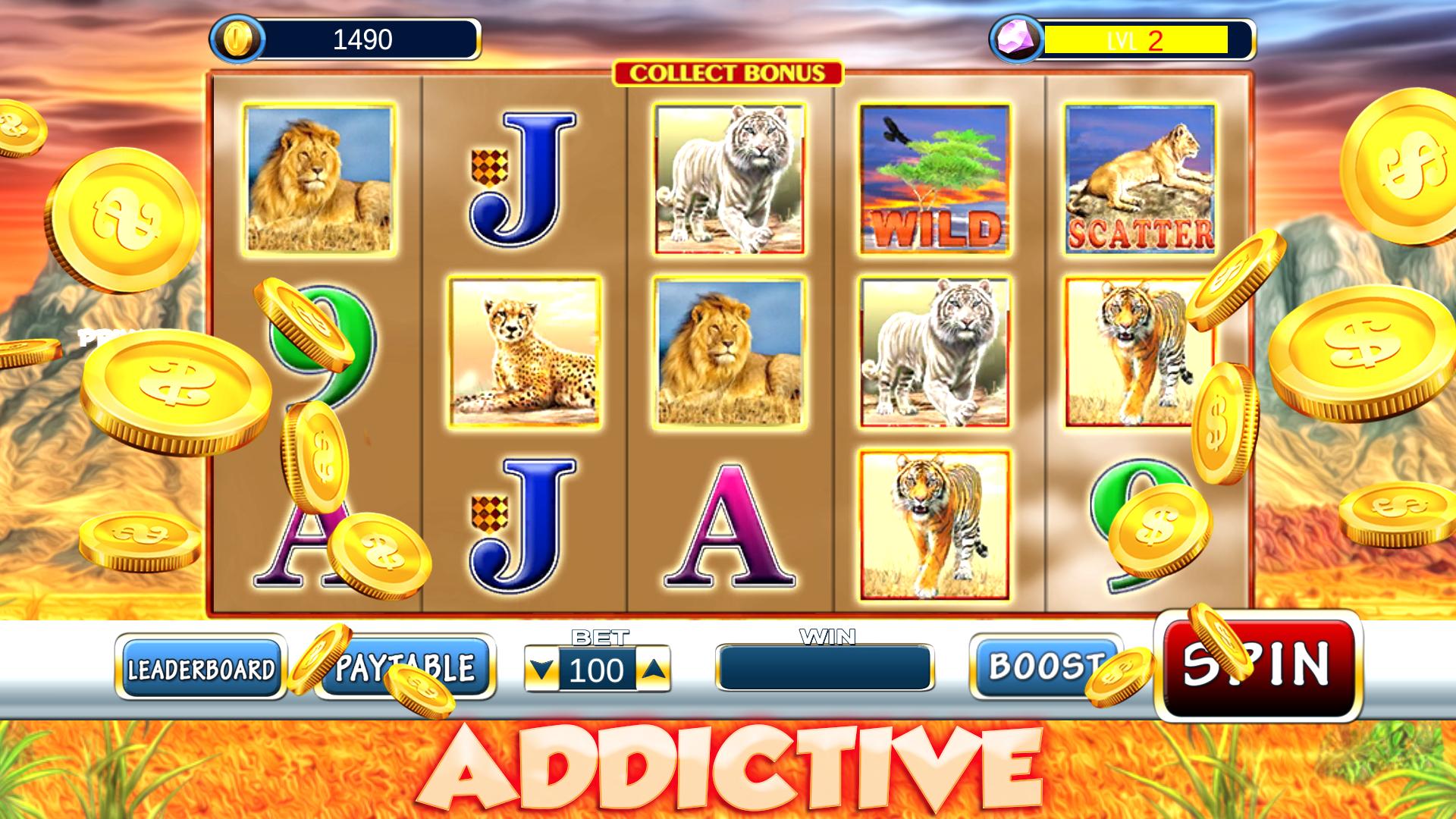Click the green 9 symbol on the fifth reel
Viewport: 1456px width, 819px height.
click(1137, 523)
